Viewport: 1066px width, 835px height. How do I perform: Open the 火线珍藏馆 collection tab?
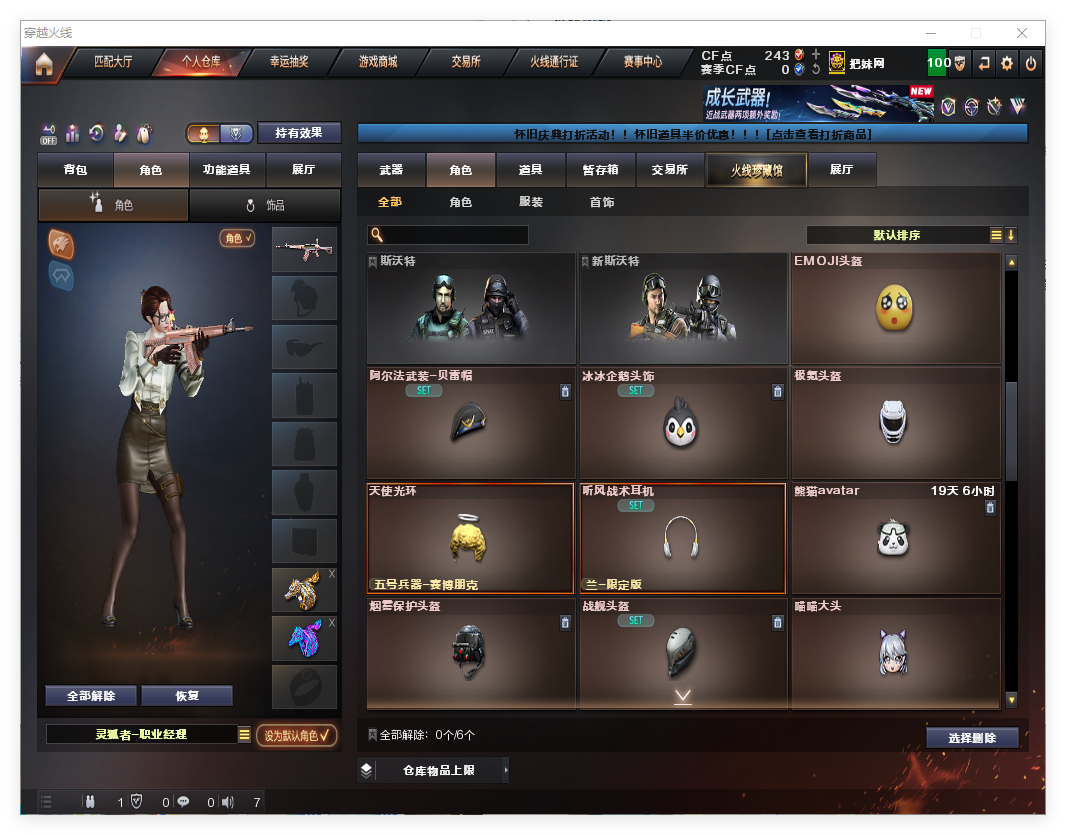click(756, 170)
